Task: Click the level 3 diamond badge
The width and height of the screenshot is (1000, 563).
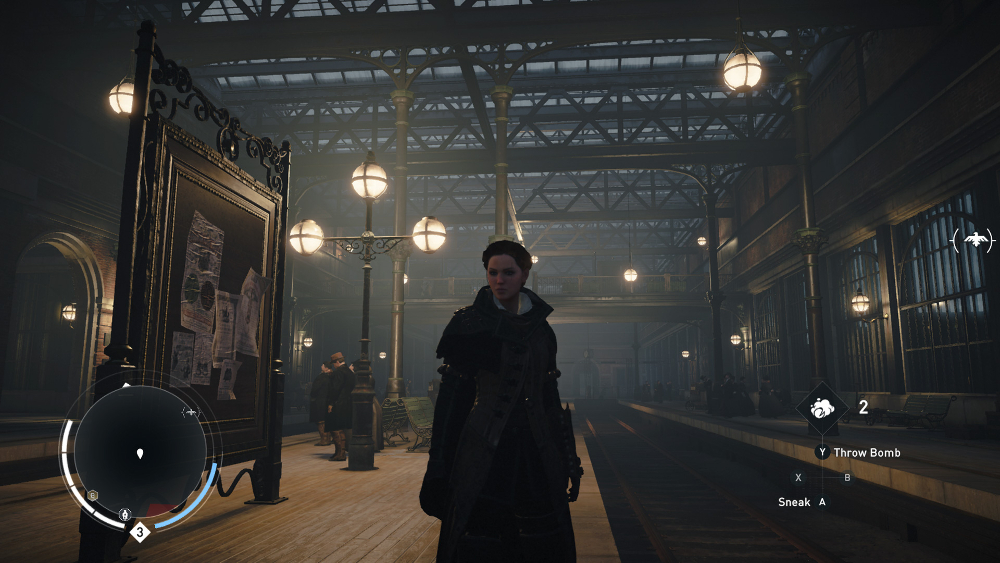Action: (140, 532)
